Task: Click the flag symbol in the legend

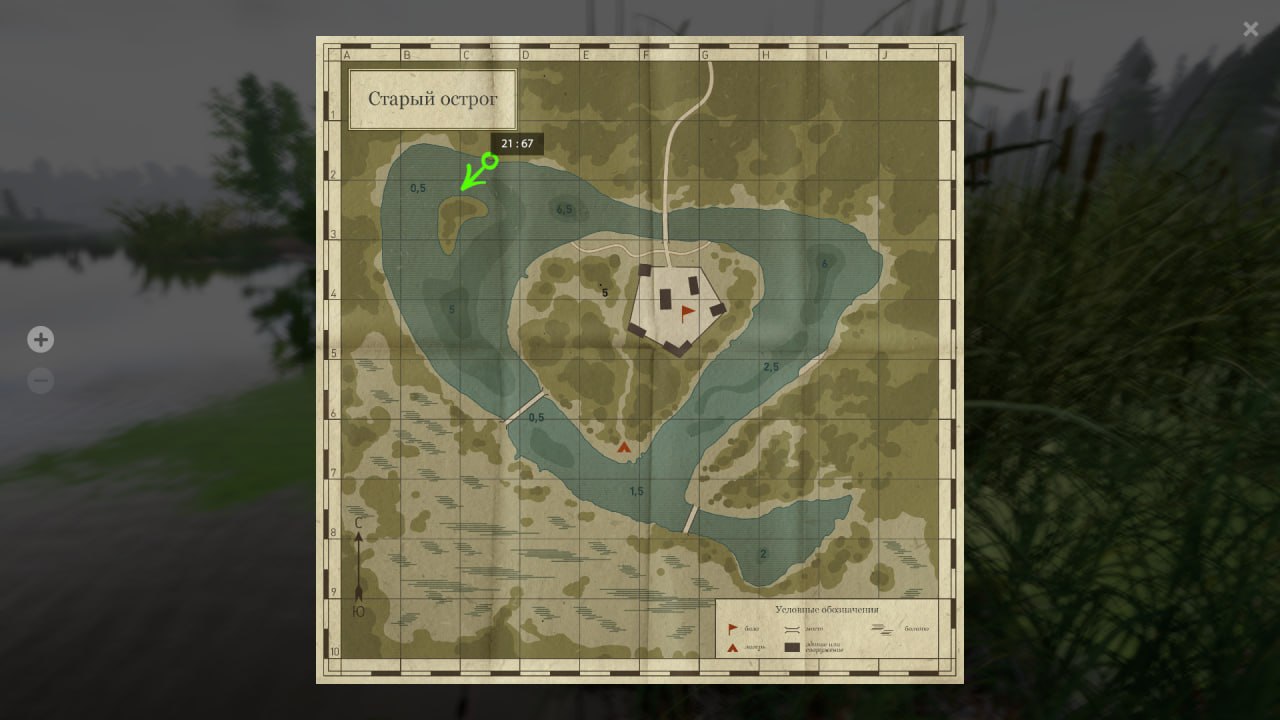Action: [732, 628]
